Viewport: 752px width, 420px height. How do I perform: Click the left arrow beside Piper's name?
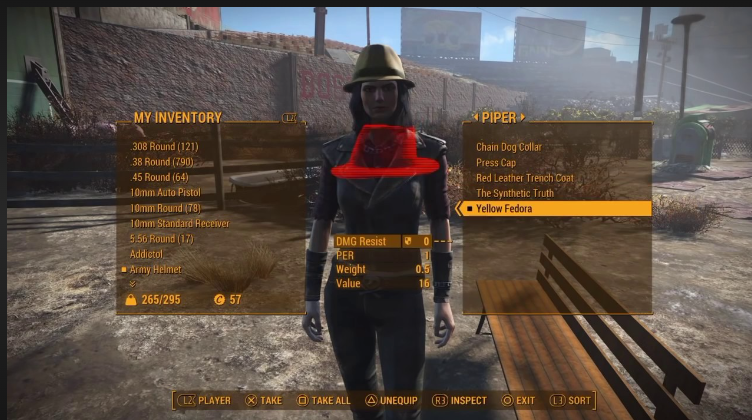click(472, 117)
